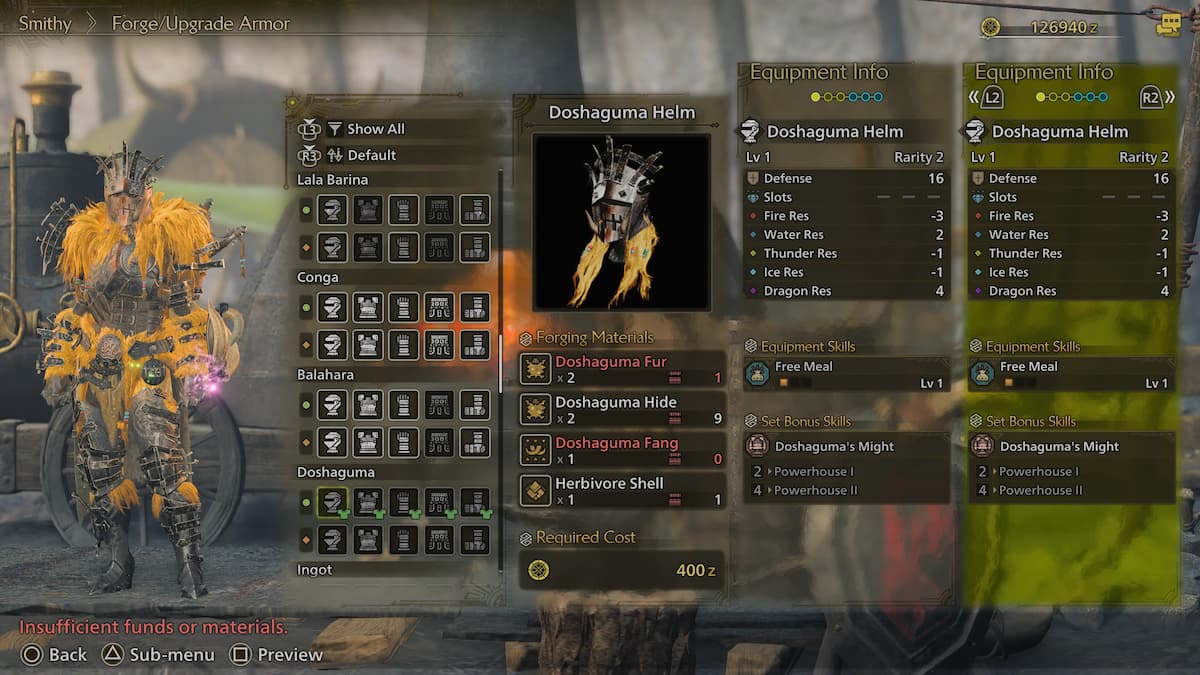Pick Doshaguma greaves in the green-dot row
This screenshot has height=675, width=1200.
tap(474, 502)
